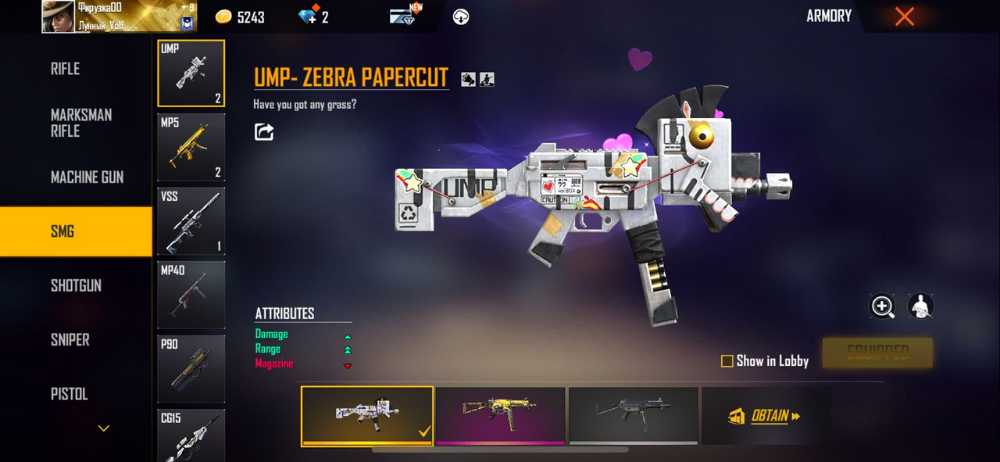Zoom in with the magnifier icon

click(x=882, y=307)
